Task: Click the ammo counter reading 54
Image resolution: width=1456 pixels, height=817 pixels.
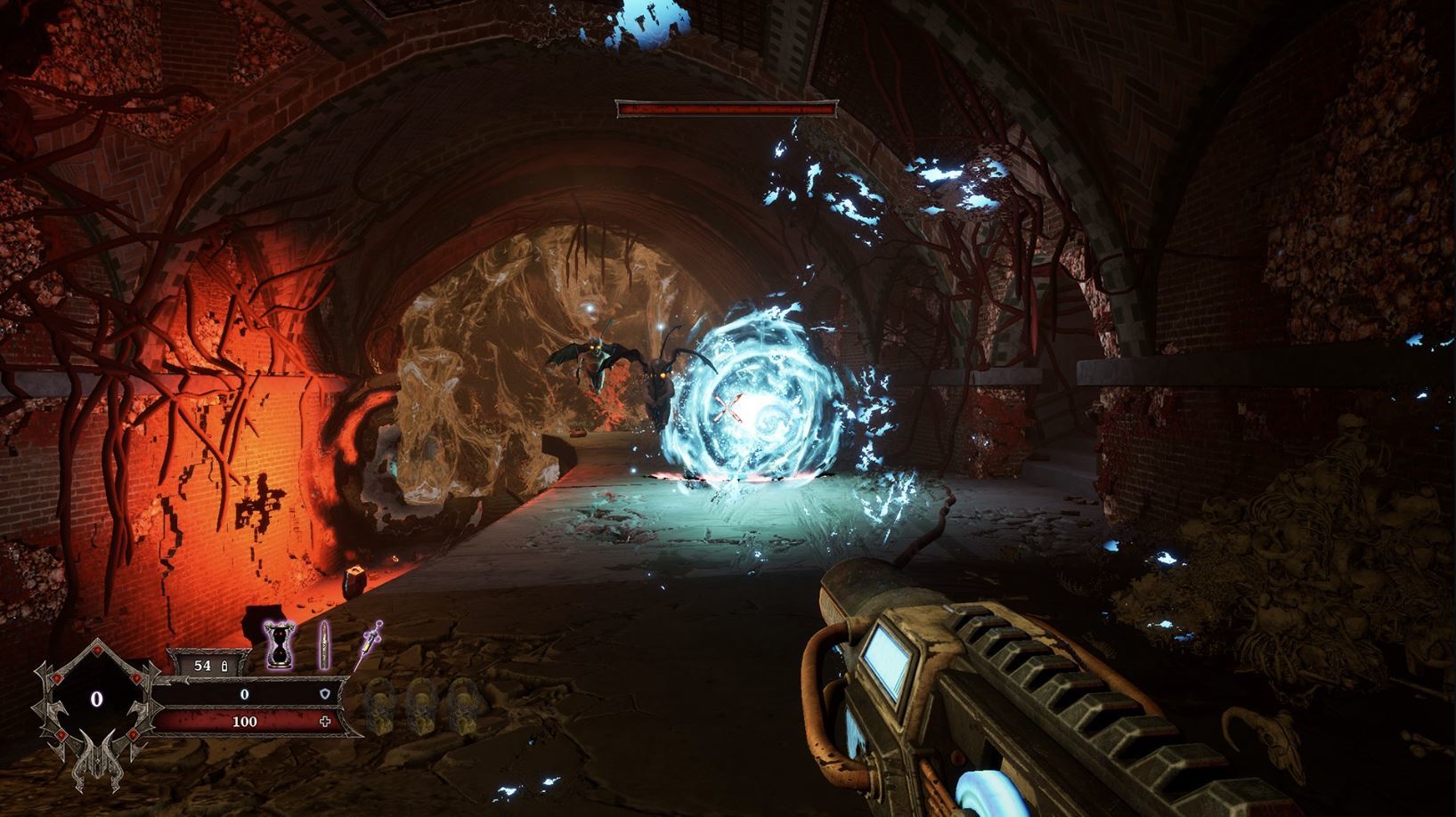Action: pyautogui.click(x=203, y=666)
